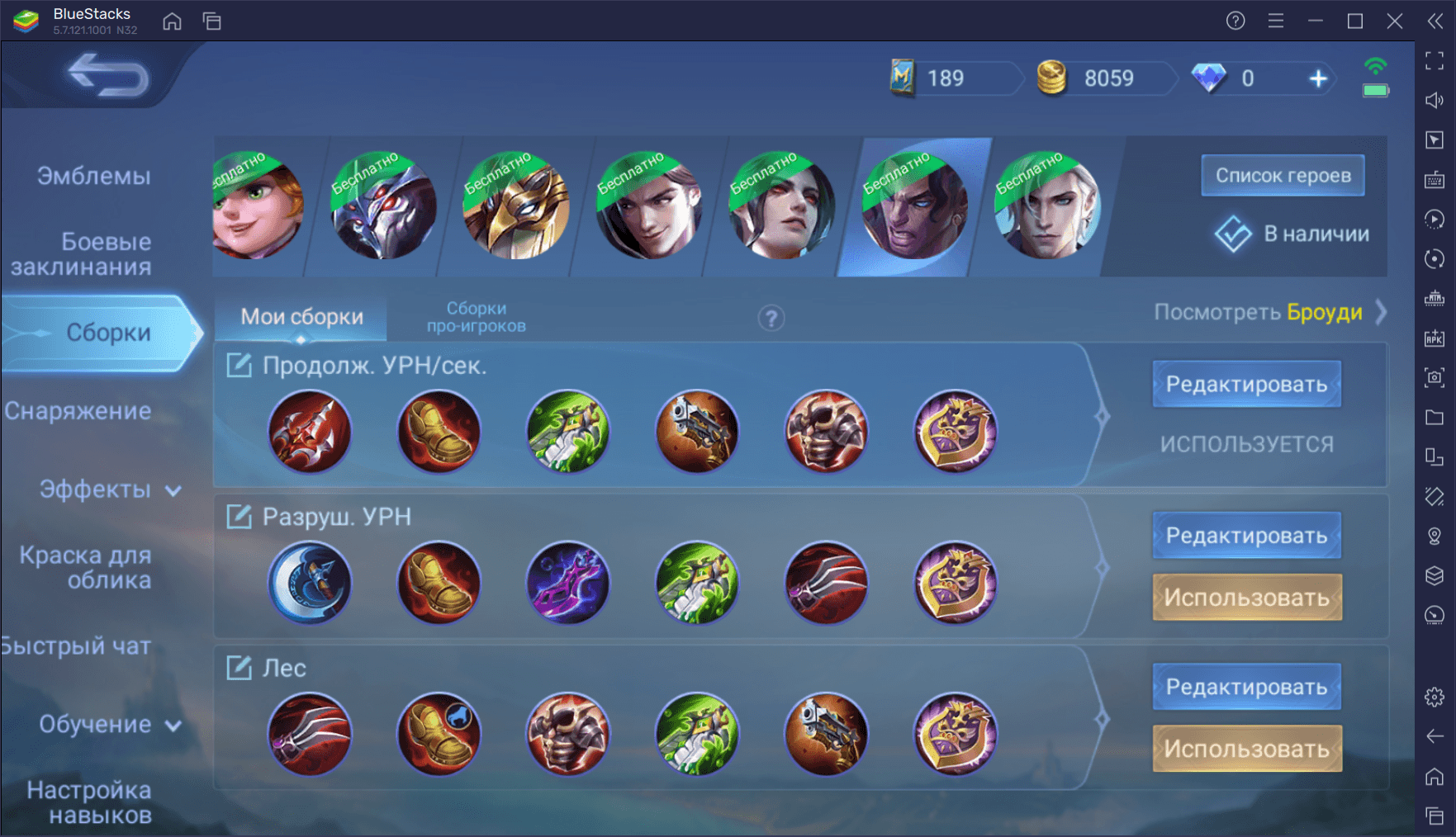Image resolution: width=1456 pixels, height=837 pixels.
Task: Open the builds help question mark
Action: pyautogui.click(x=771, y=318)
